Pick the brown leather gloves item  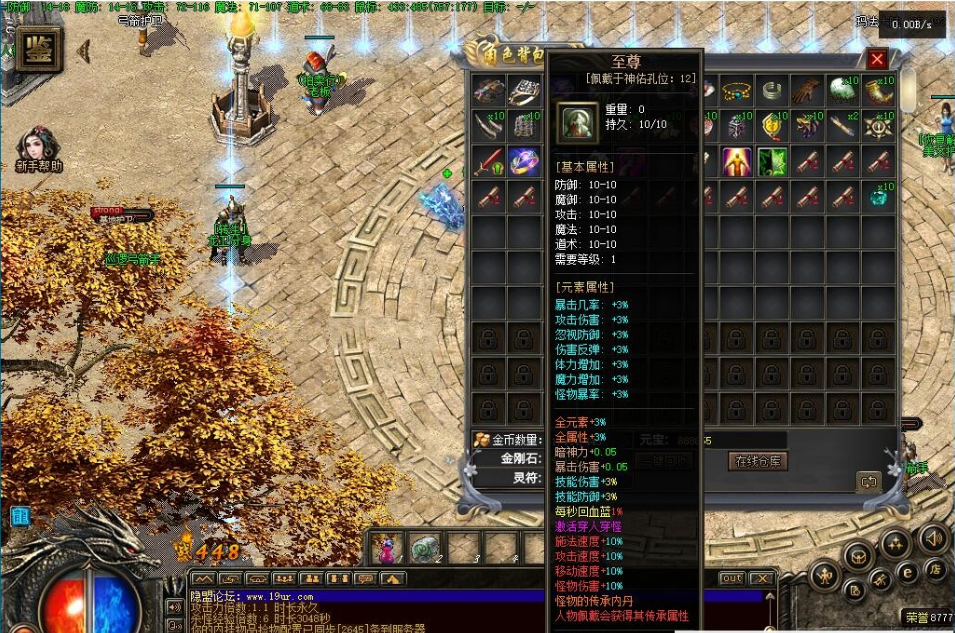pyautogui.click(x=805, y=91)
